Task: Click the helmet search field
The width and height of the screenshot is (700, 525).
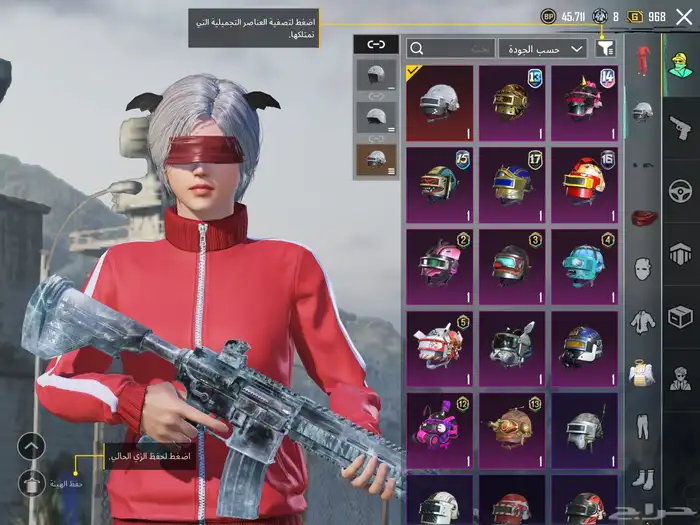Action: pyautogui.click(x=452, y=48)
